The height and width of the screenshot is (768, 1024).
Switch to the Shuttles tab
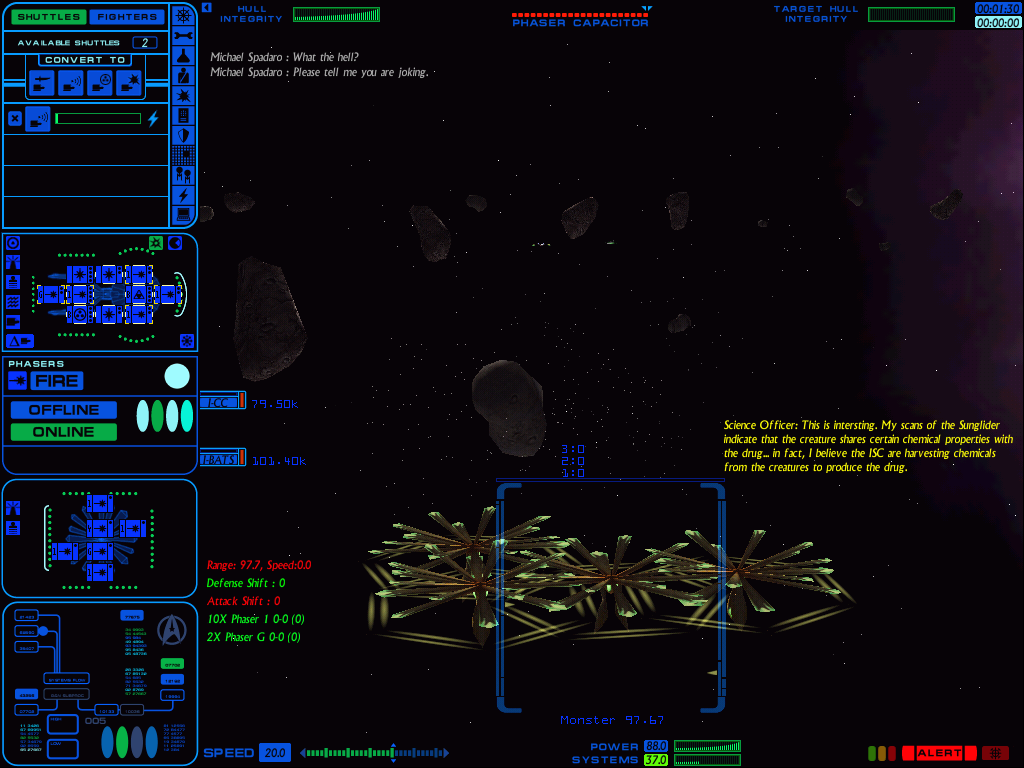tap(48, 16)
